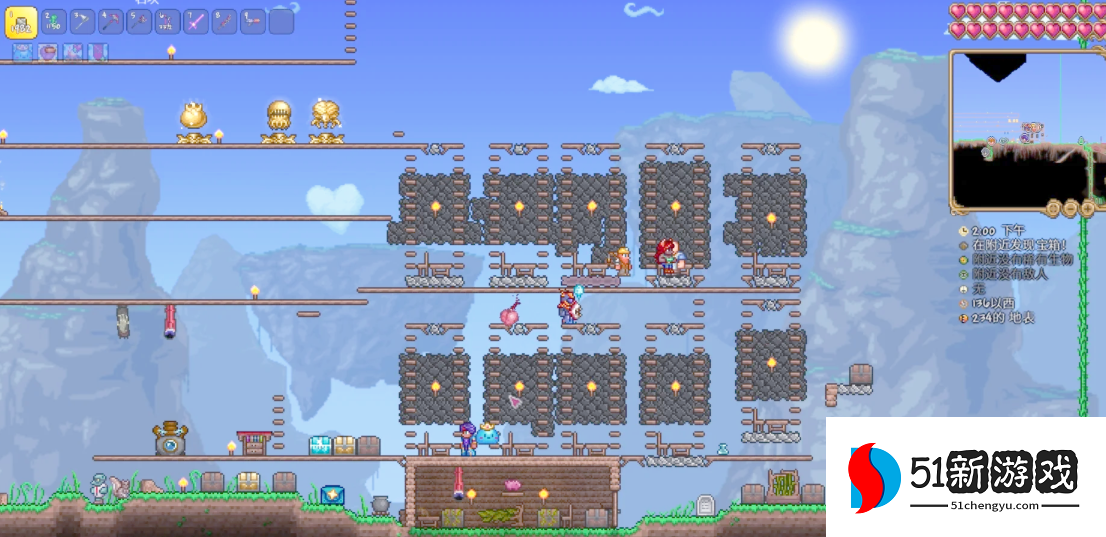Select the staff weapon in hotbar slot 8
Image resolution: width=1106 pixels, height=537 pixels.
[x=225, y=22]
